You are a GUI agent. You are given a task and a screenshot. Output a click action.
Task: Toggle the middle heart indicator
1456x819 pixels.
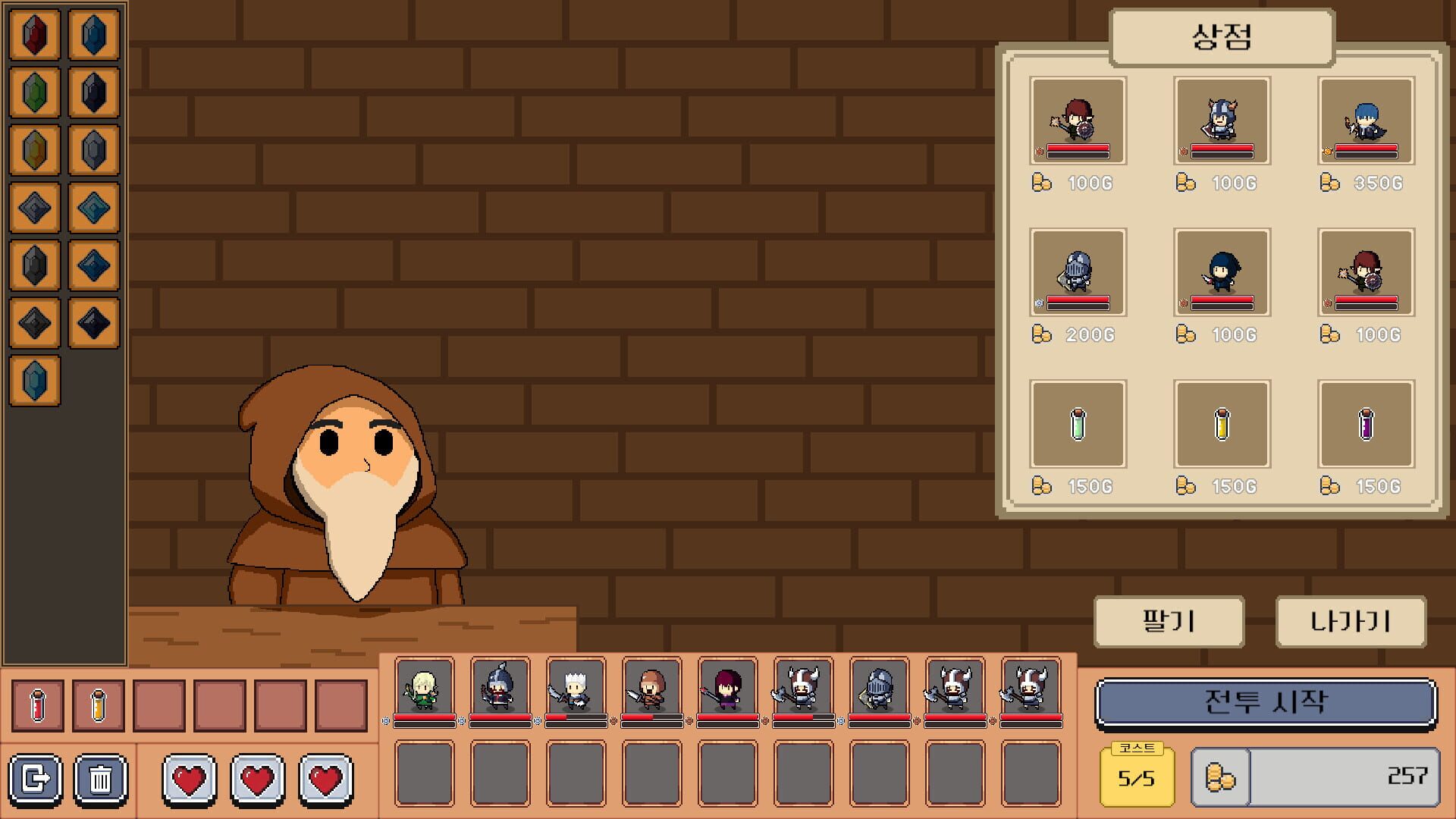click(259, 779)
